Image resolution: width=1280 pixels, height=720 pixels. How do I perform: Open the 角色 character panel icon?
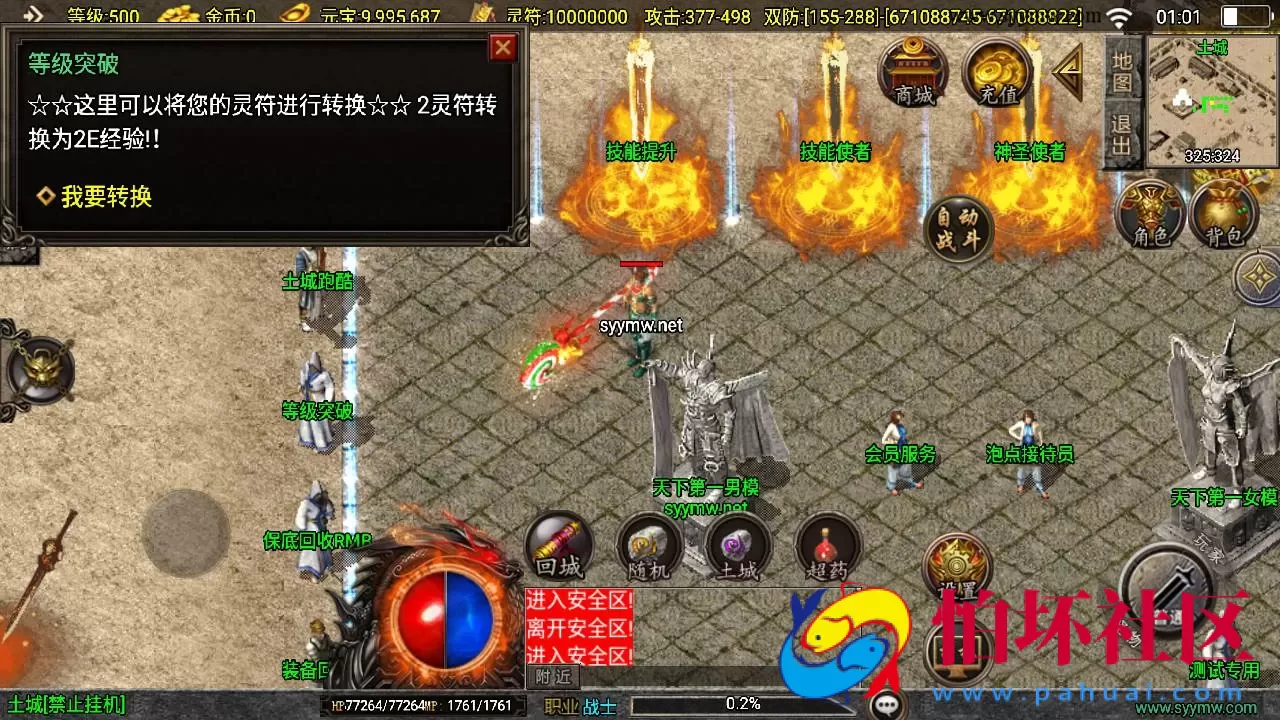click(1148, 213)
